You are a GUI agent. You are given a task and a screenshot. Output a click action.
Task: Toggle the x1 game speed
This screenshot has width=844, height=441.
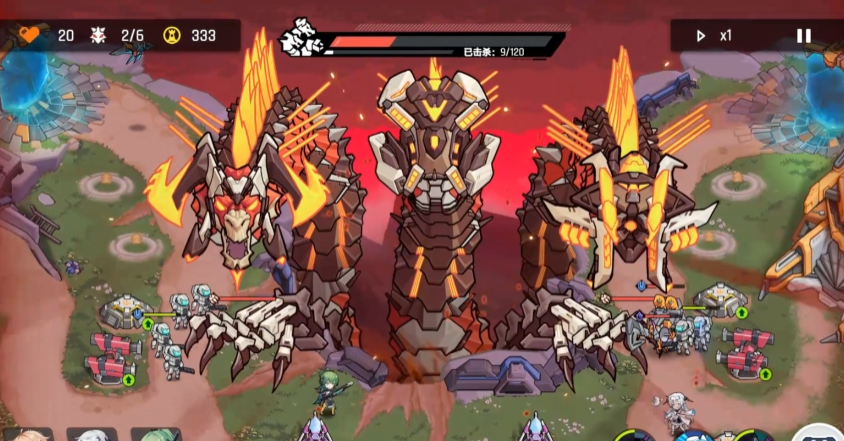coord(714,36)
